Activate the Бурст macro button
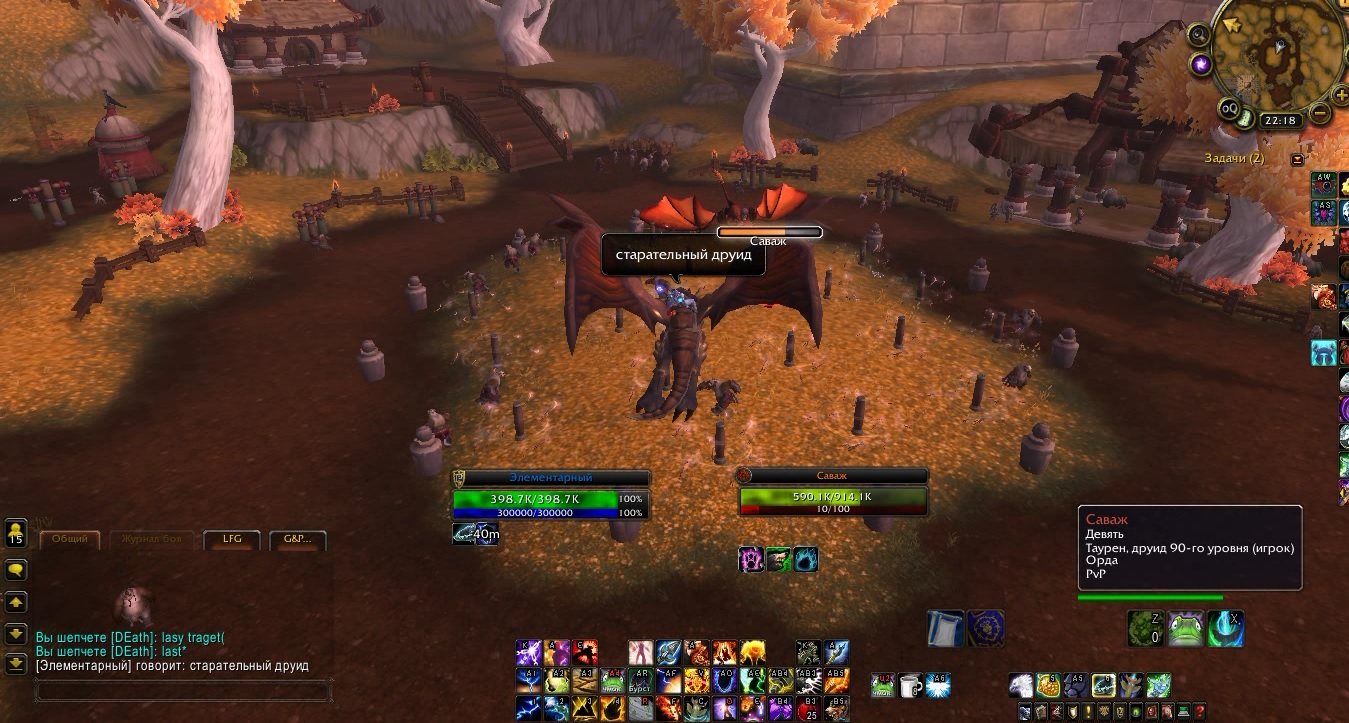Viewport: 1349px width, 723px height. pos(641,682)
